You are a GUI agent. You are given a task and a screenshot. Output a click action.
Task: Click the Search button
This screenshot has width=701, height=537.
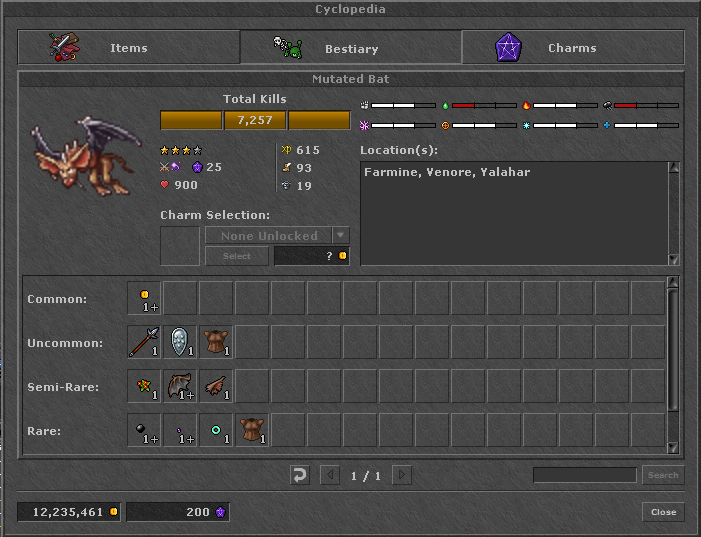pyautogui.click(x=663, y=475)
